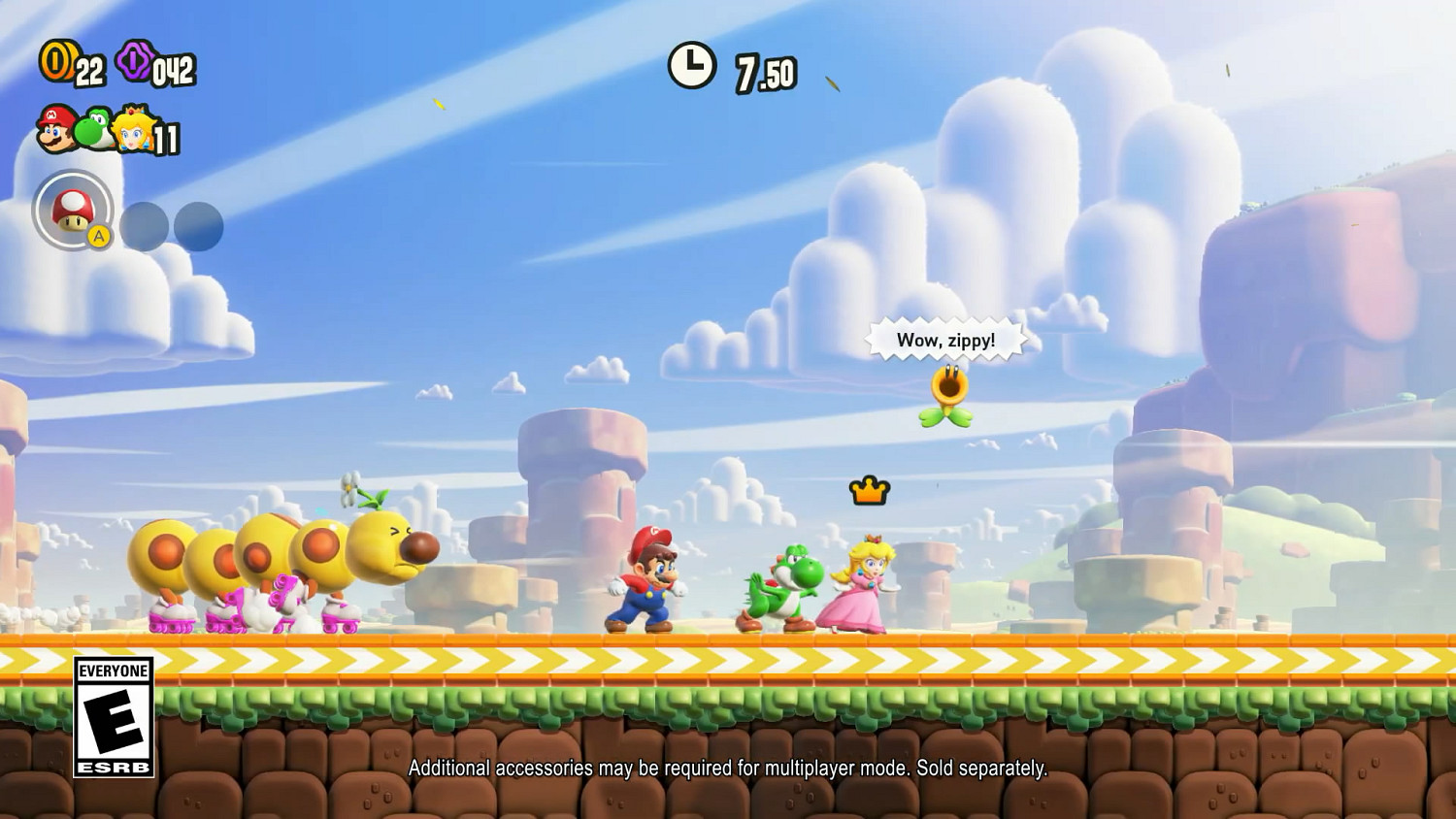
Task: Click the first empty item slot circle
Action: pyautogui.click(x=142, y=226)
